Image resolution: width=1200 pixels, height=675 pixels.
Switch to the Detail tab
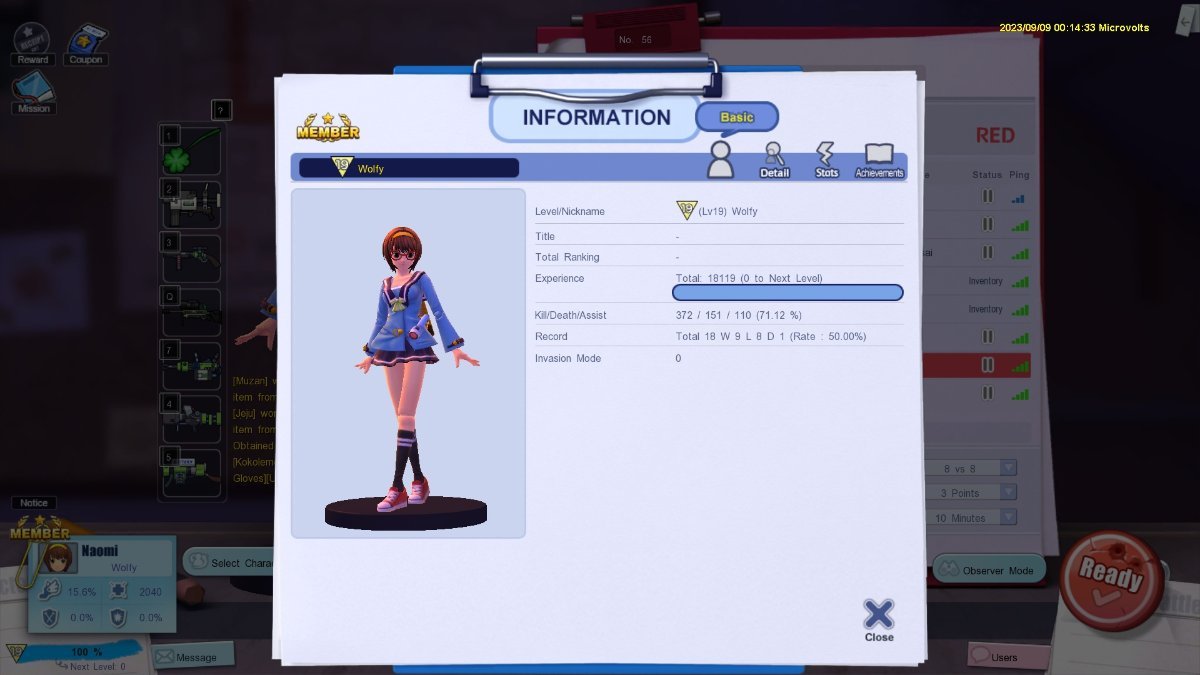[x=774, y=160]
